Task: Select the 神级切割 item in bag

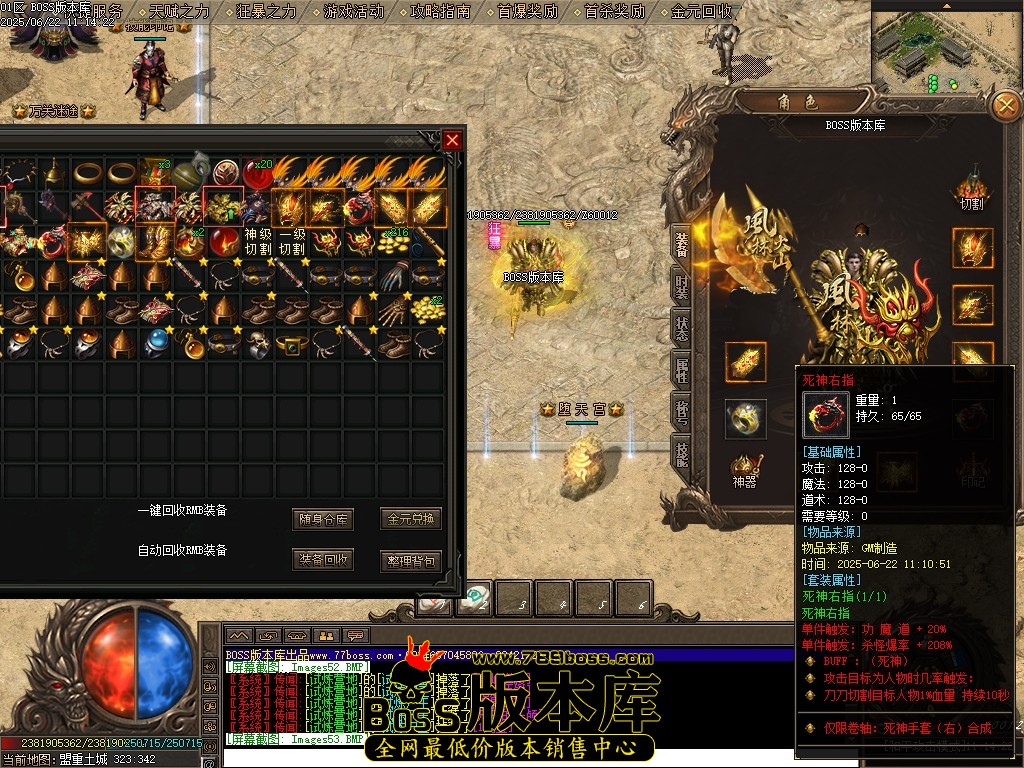Action: (257, 241)
